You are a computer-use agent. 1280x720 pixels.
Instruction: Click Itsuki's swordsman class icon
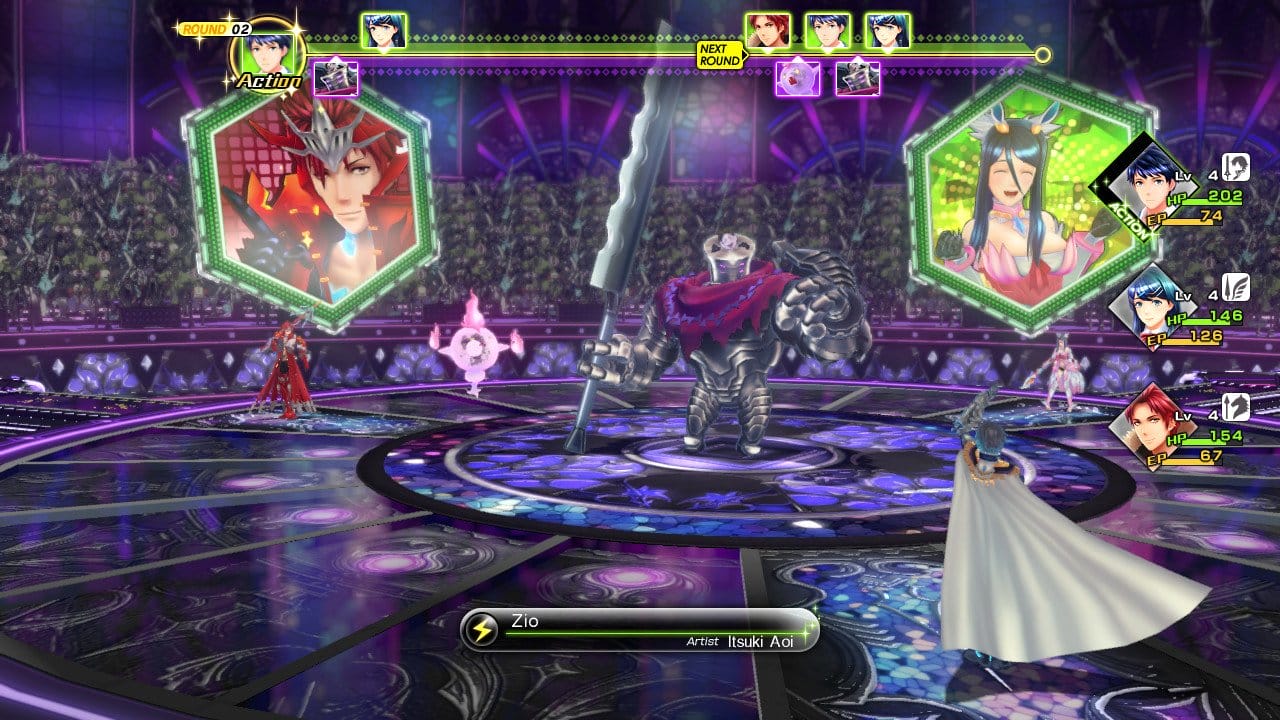pos(1236,168)
